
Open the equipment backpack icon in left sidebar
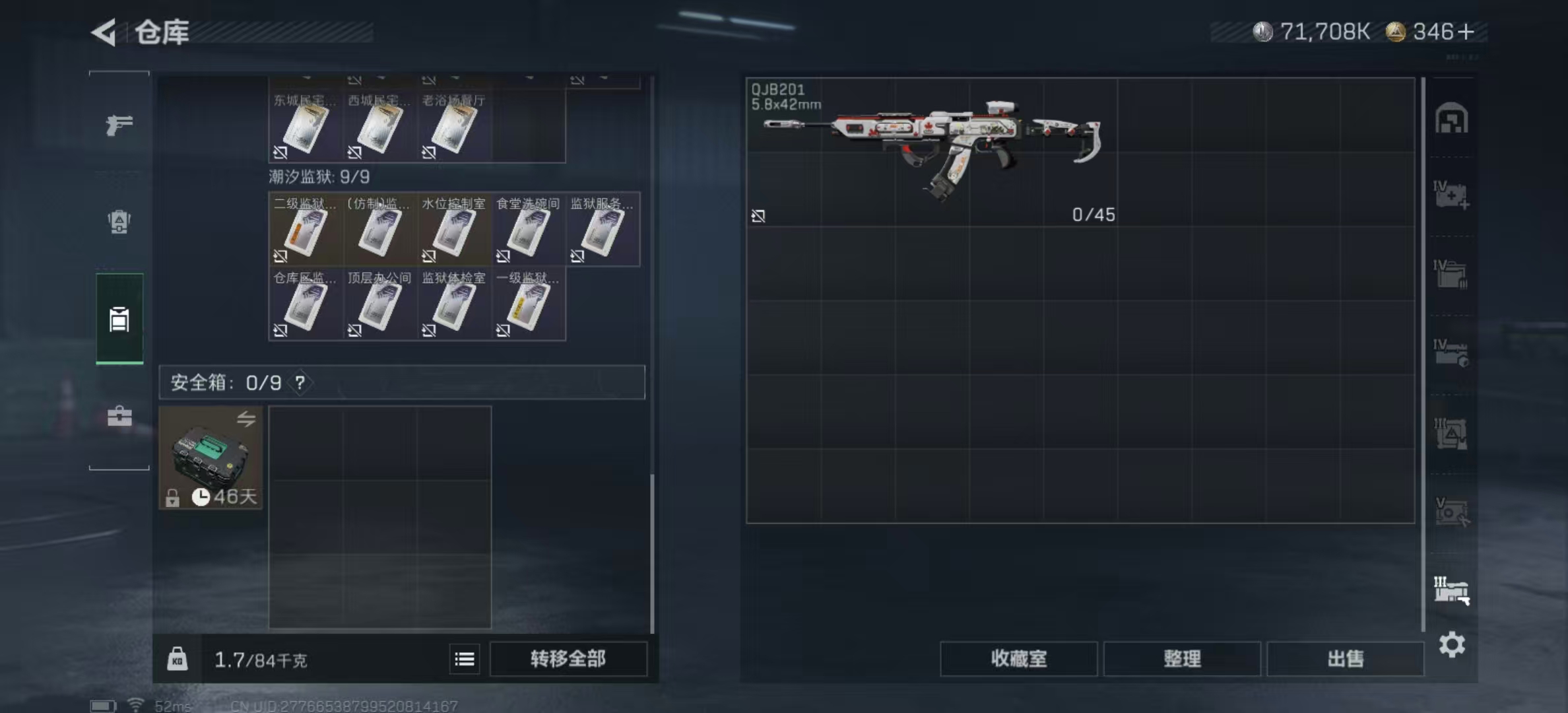[x=119, y=223]
